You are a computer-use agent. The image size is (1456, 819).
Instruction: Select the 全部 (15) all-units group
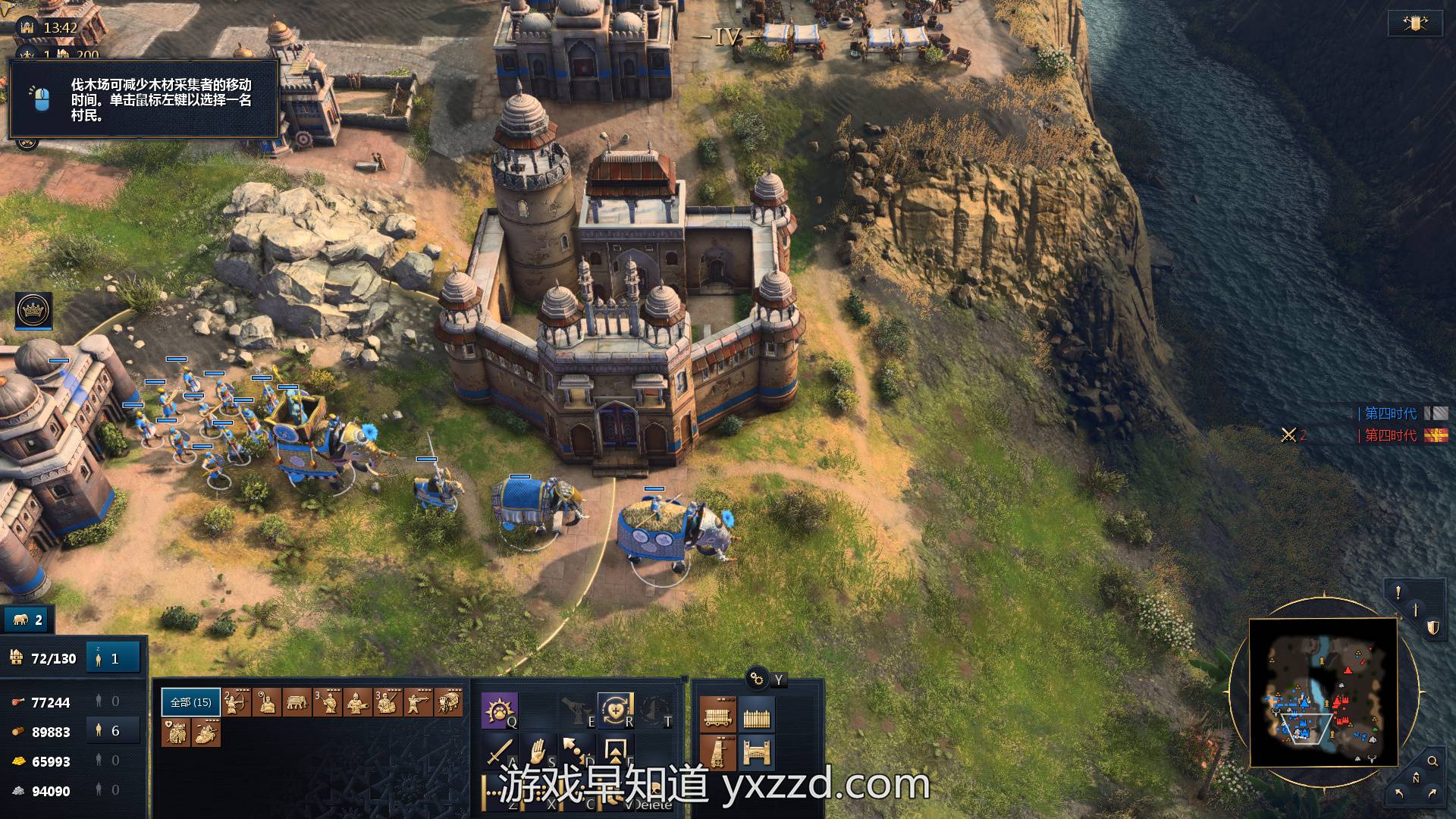[190, 702]
